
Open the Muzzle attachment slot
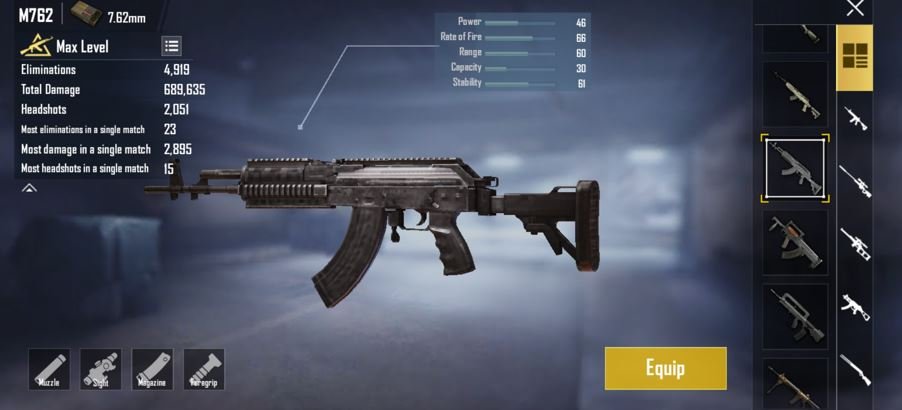[x=49, y=369]
